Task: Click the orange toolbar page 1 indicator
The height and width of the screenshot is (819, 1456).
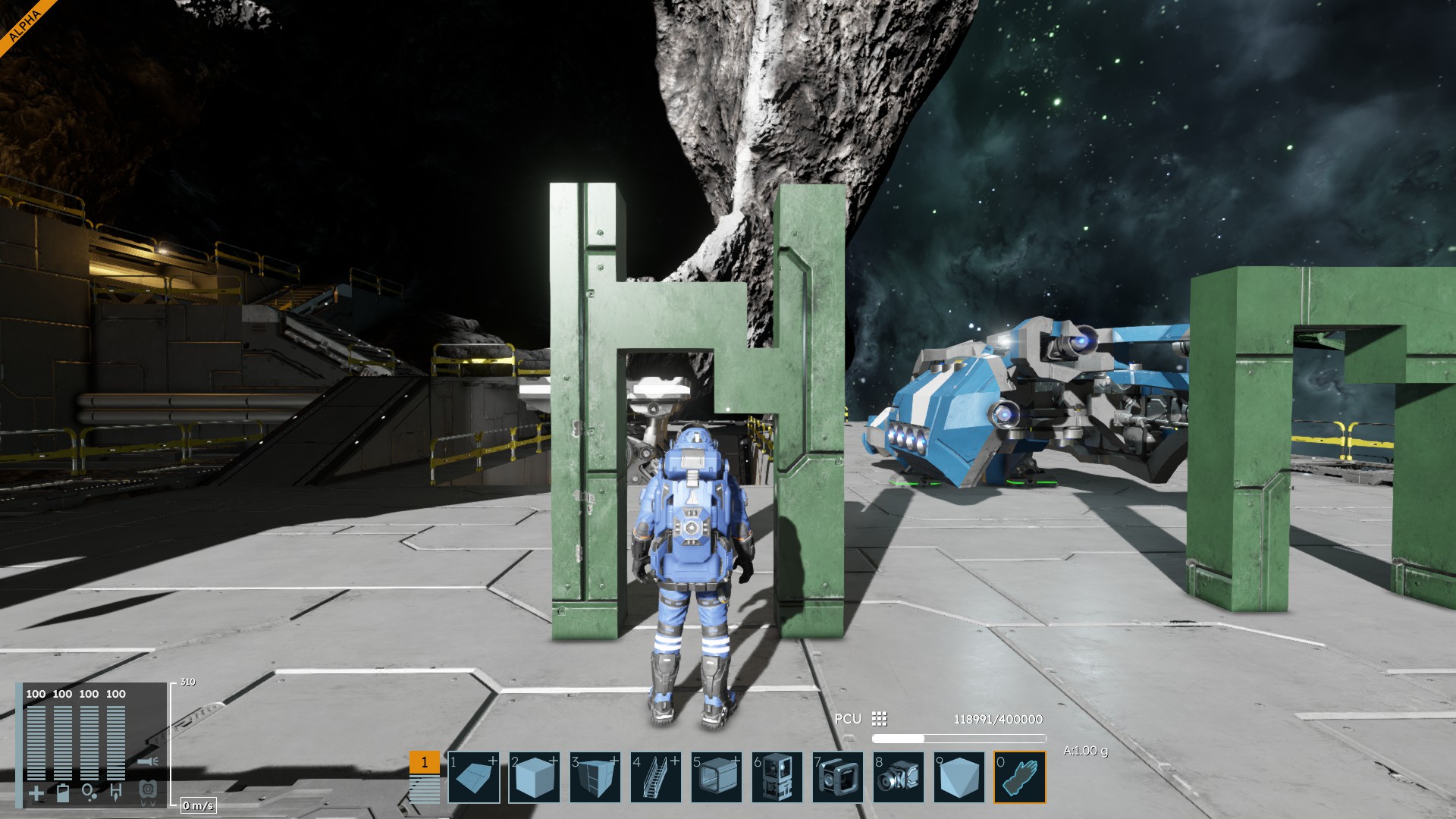Action: coord(424,762)
